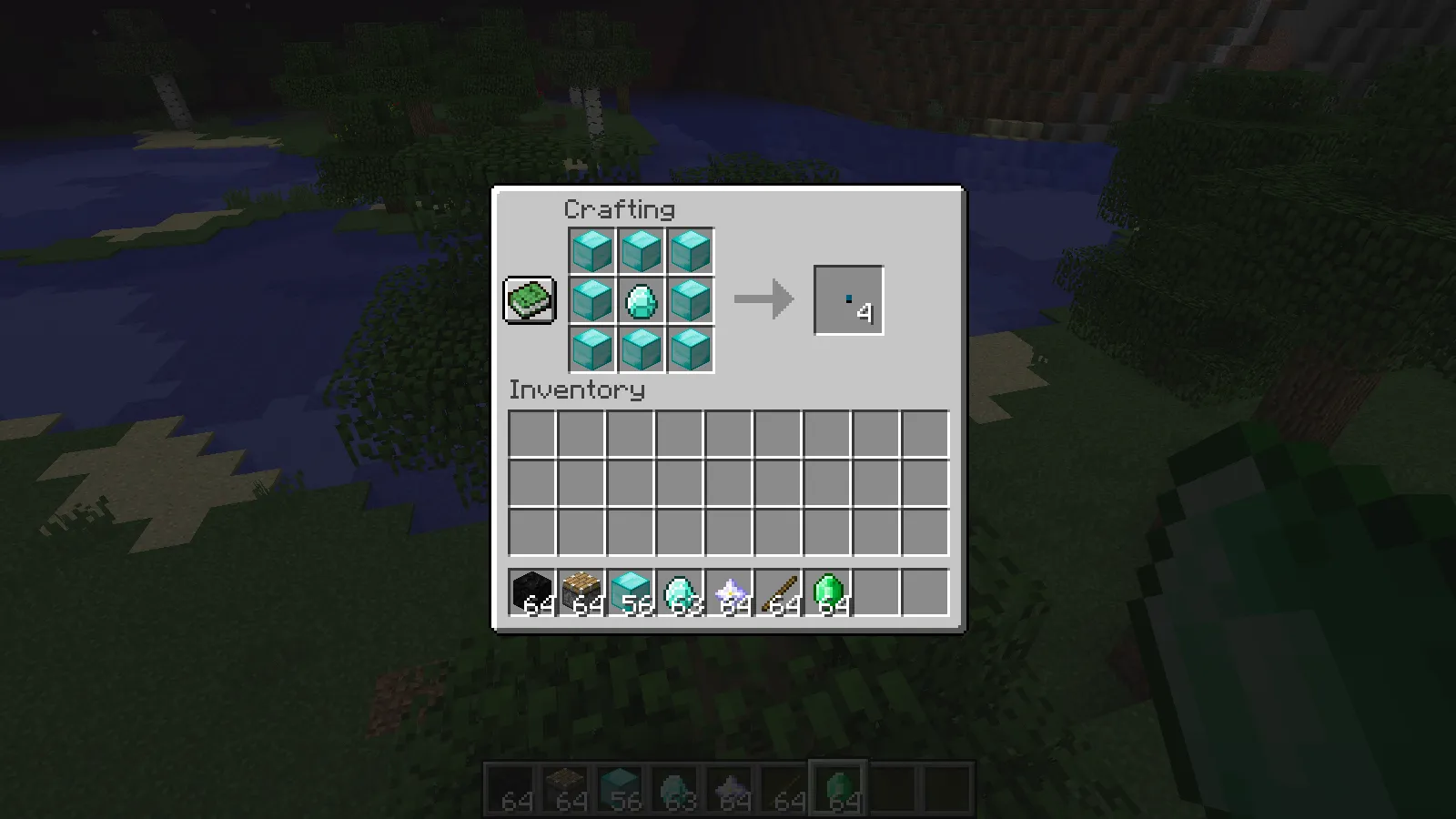Select the diamond block stack of 56
The width and height of the screenshot is (1456, 819).
tap(632, 591)
